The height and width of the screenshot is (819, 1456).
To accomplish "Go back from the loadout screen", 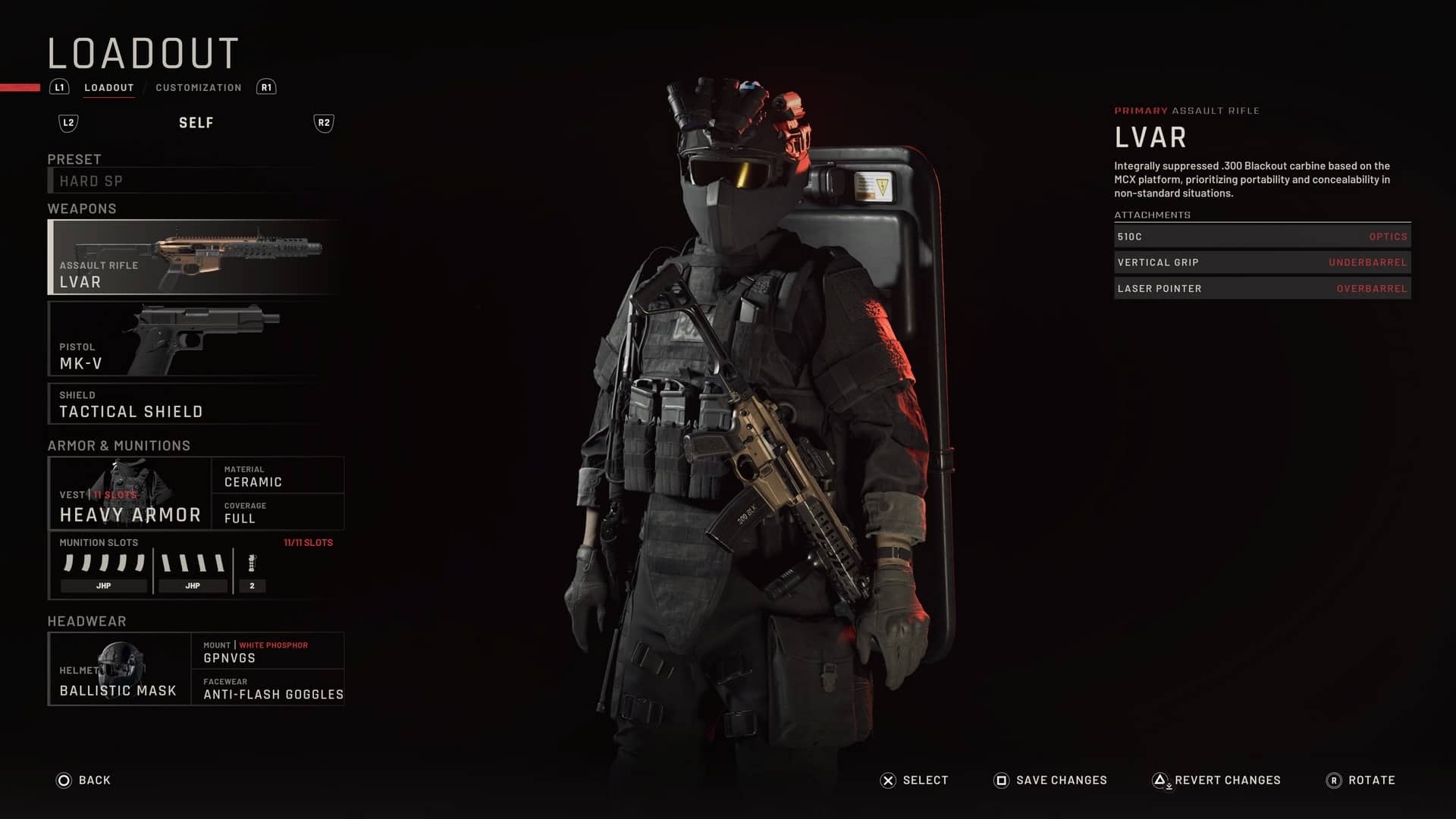I will pos(83,780).
